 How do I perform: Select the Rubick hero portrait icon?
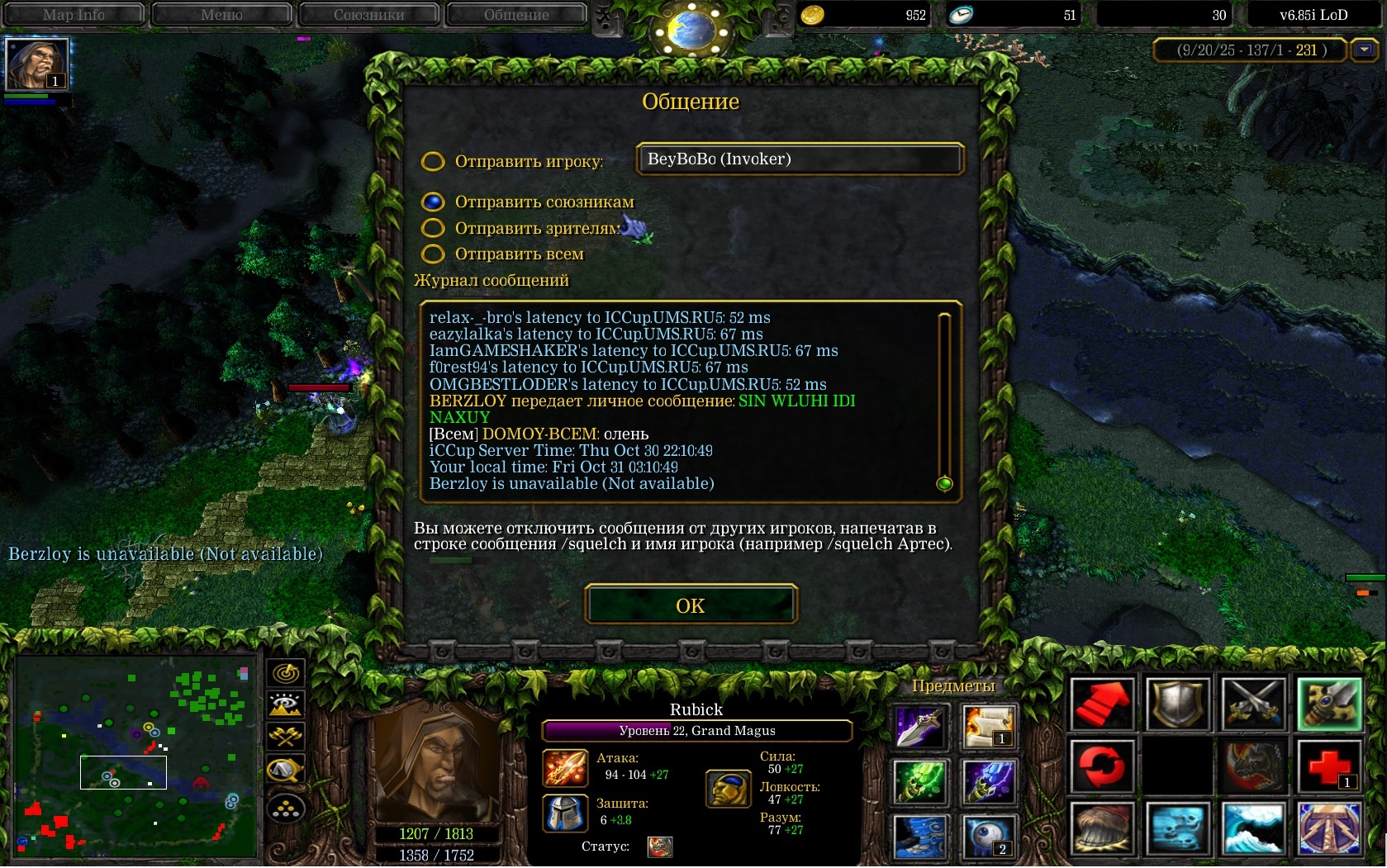[36, 64]
